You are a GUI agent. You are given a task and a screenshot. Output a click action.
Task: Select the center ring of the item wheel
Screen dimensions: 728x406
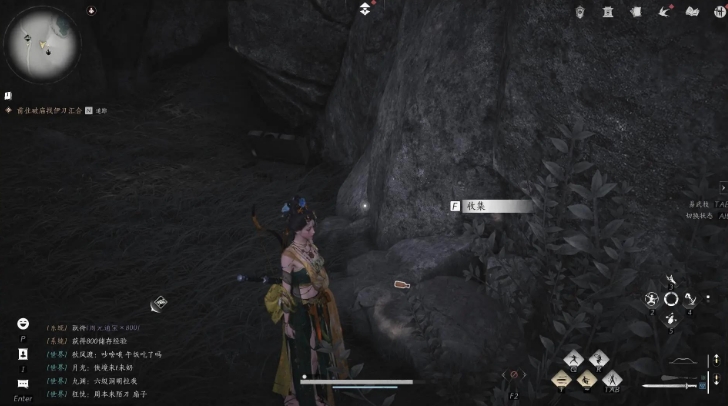click(671, 298)
